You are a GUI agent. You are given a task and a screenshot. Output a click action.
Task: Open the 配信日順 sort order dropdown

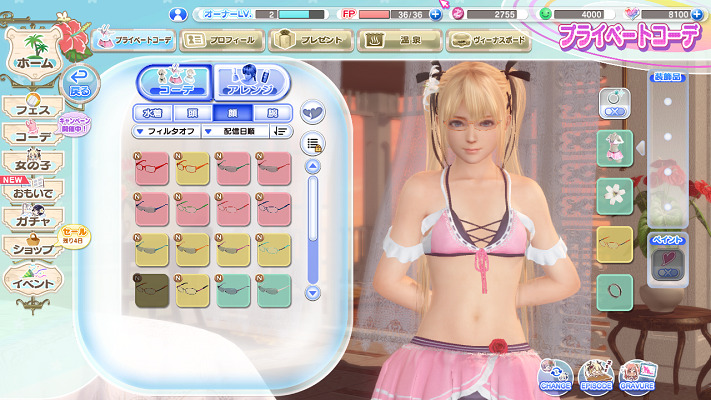[240, 131]
